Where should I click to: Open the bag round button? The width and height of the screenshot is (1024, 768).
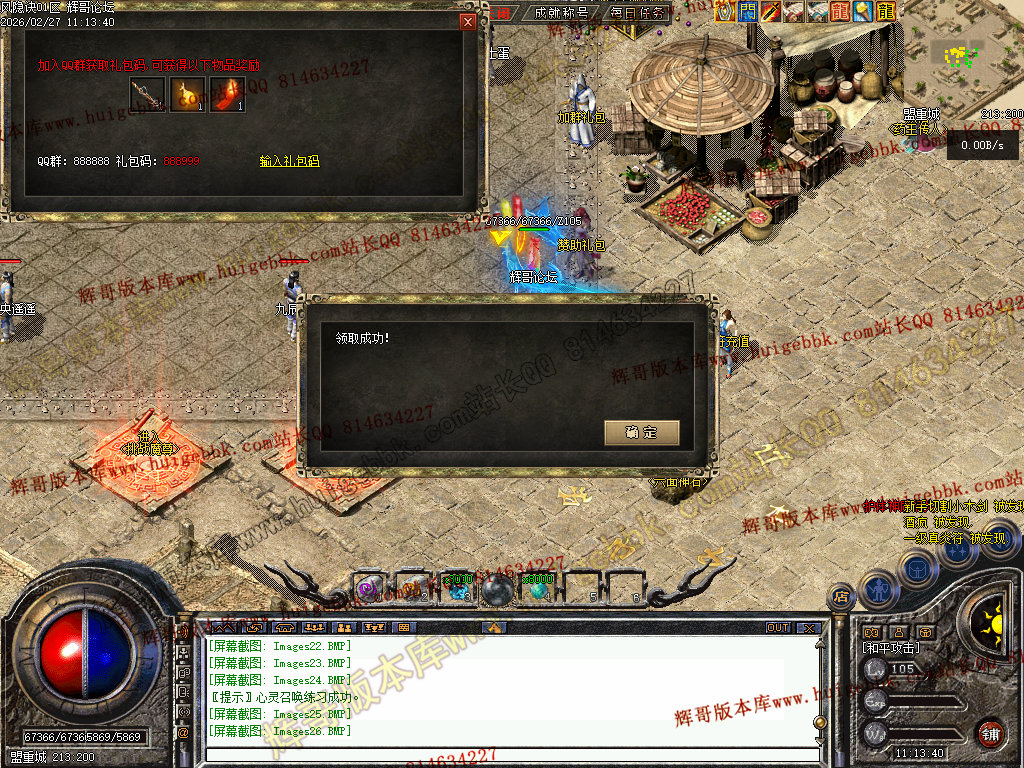tap(916, 568)
